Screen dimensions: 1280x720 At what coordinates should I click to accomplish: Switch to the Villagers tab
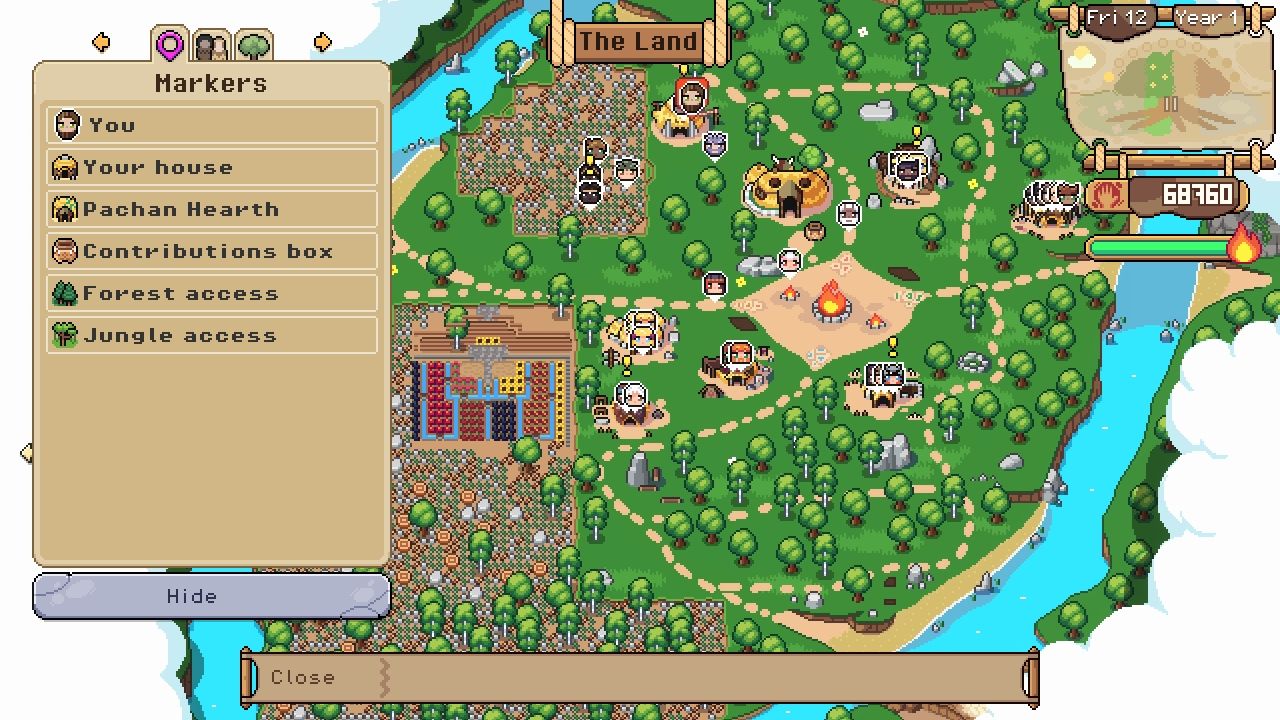[x=212, y=41]
